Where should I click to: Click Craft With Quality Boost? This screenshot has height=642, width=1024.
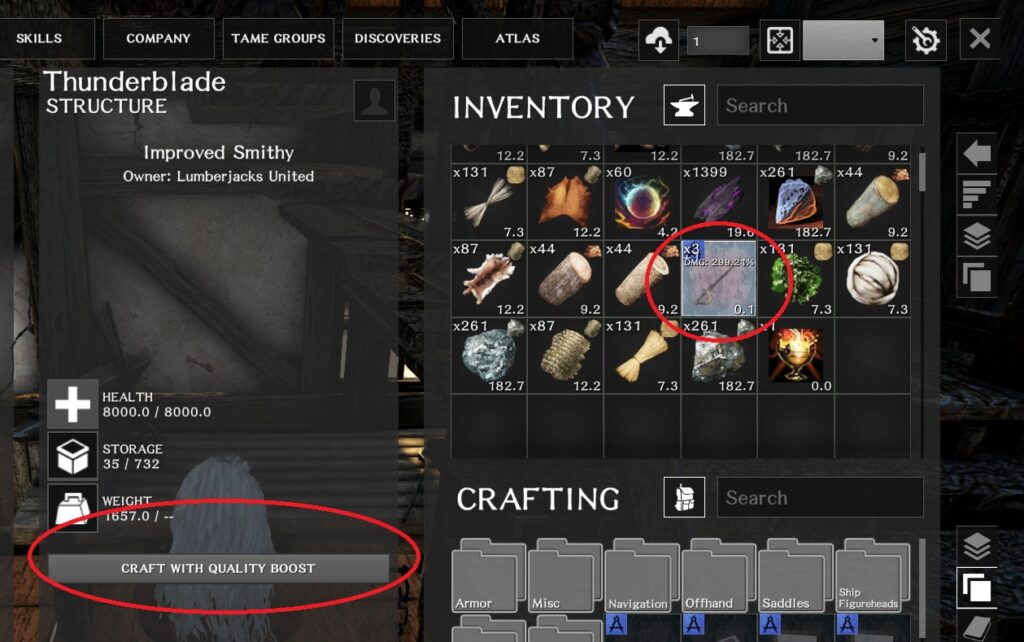click(x=218, y=568)
